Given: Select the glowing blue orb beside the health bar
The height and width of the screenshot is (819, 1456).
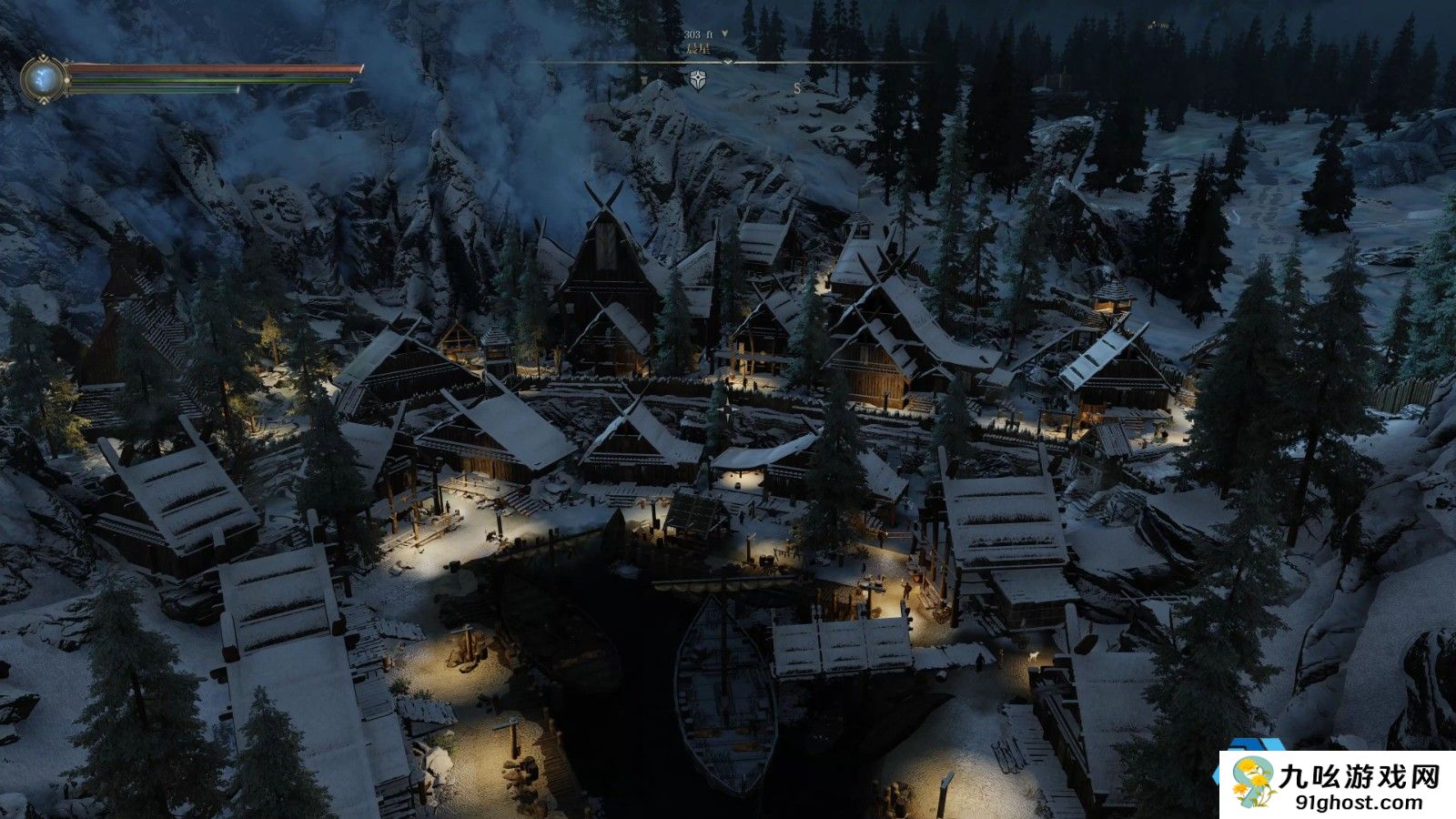Looking at the screenshot, I should pos(44,79).
